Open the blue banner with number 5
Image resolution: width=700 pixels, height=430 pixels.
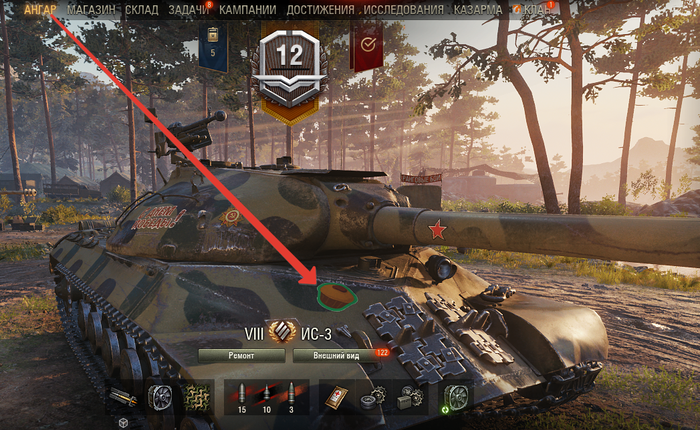click(212, 45)
